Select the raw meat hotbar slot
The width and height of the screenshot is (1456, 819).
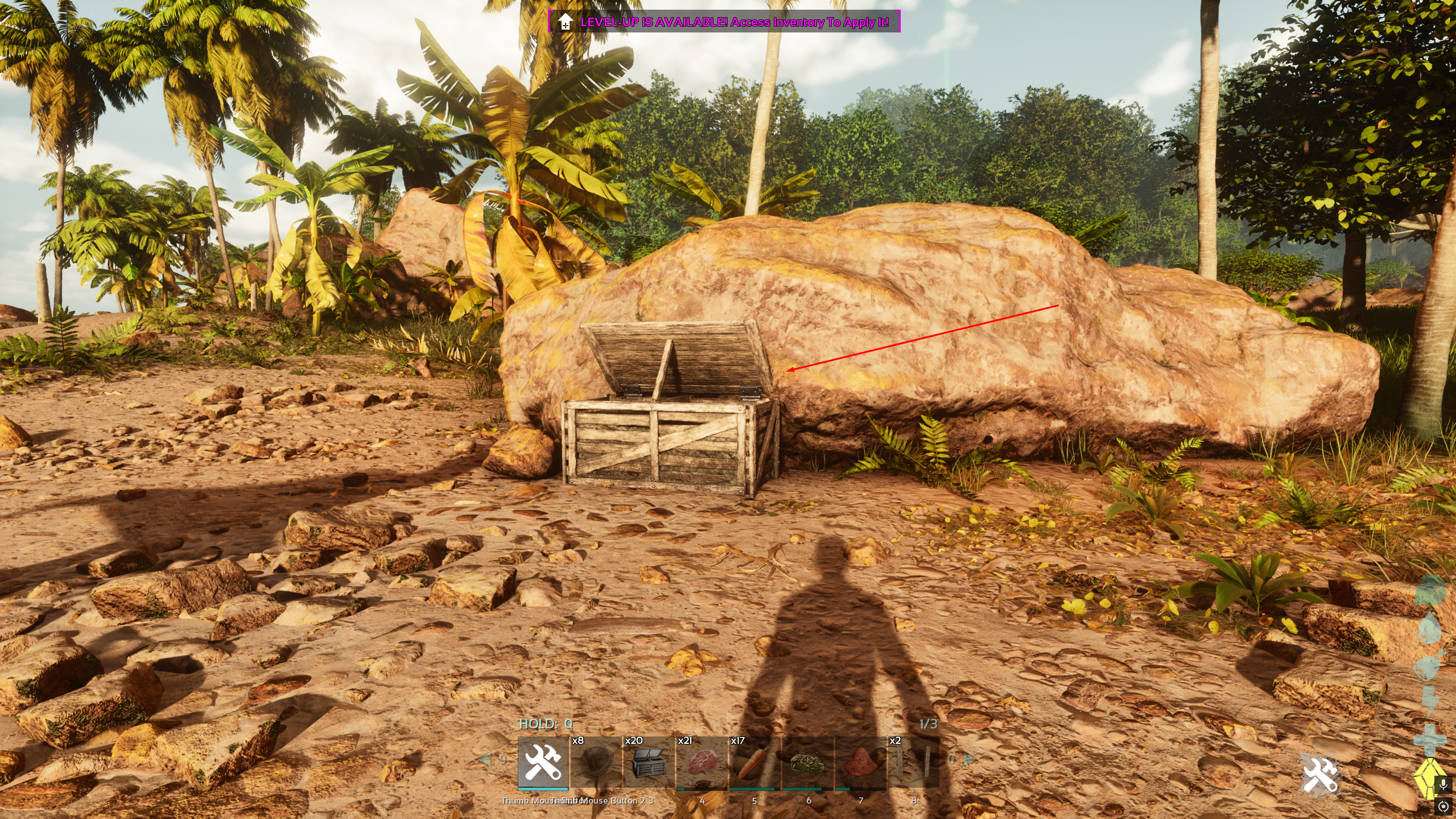702,762
